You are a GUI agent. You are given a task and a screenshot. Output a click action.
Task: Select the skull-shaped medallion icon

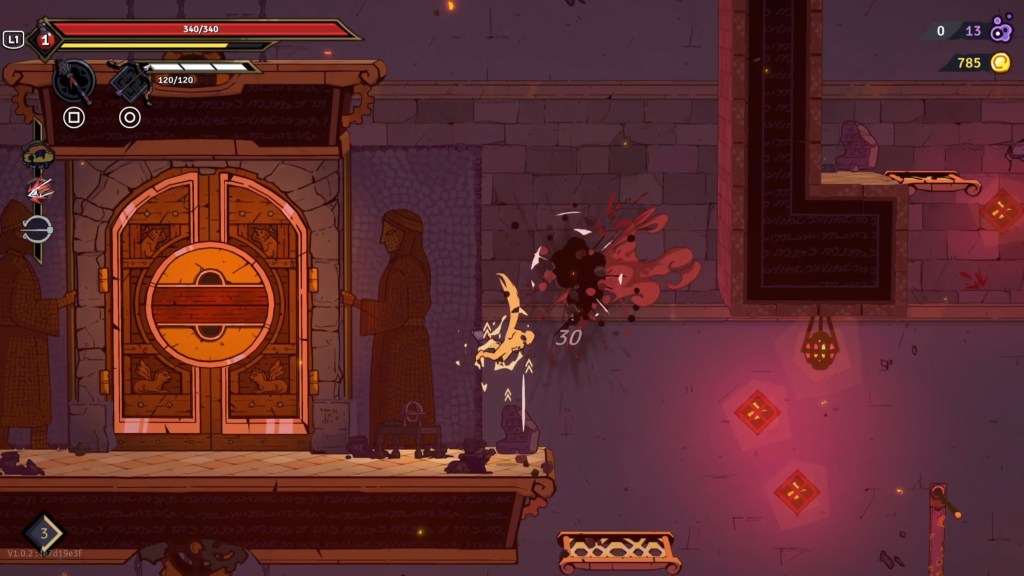pyautogui.click(x=38, y=155)
